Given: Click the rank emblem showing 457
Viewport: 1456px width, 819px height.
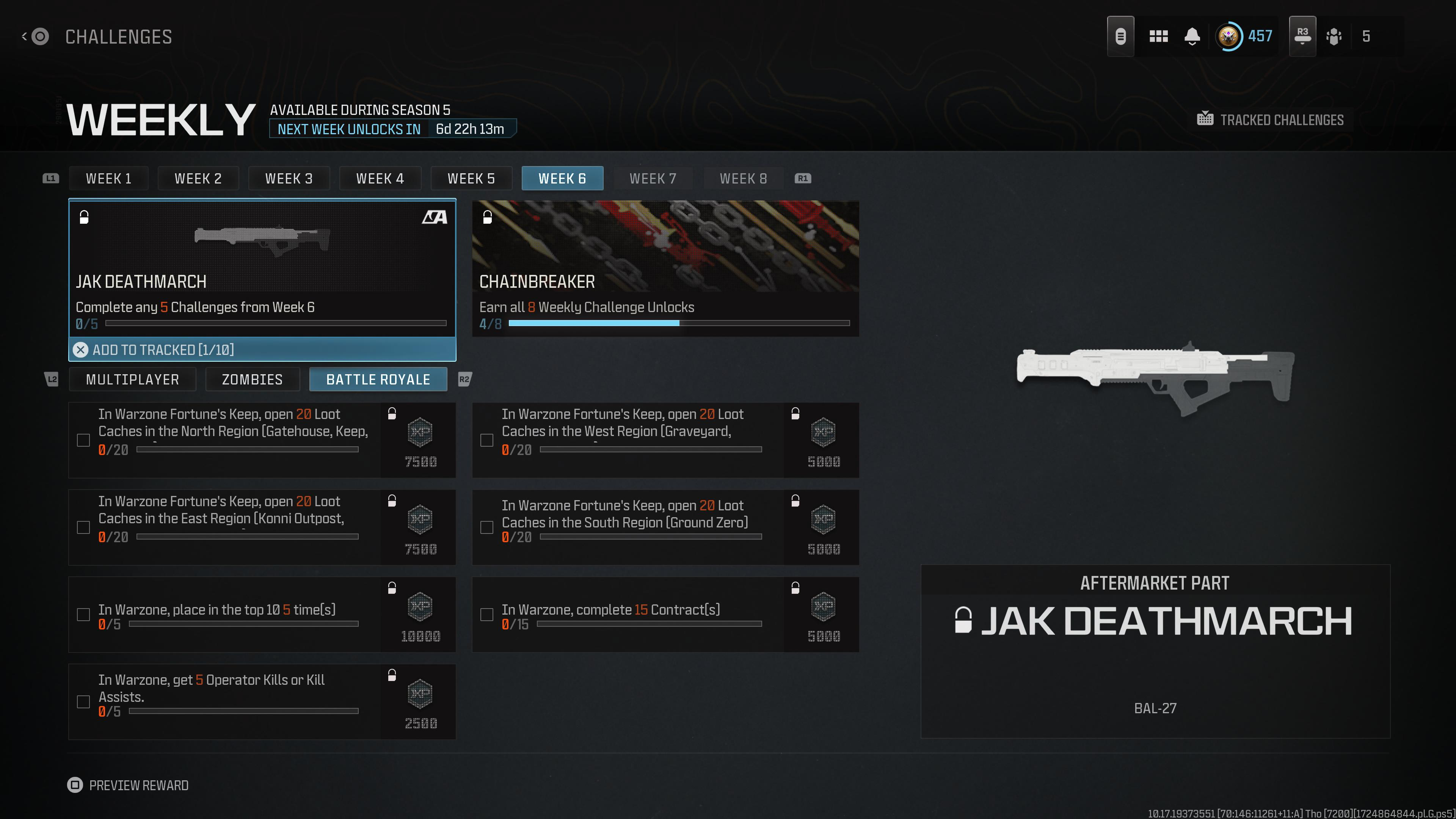Looking at the screenshot, I should pyautogui.click(x=1231, y=36).
